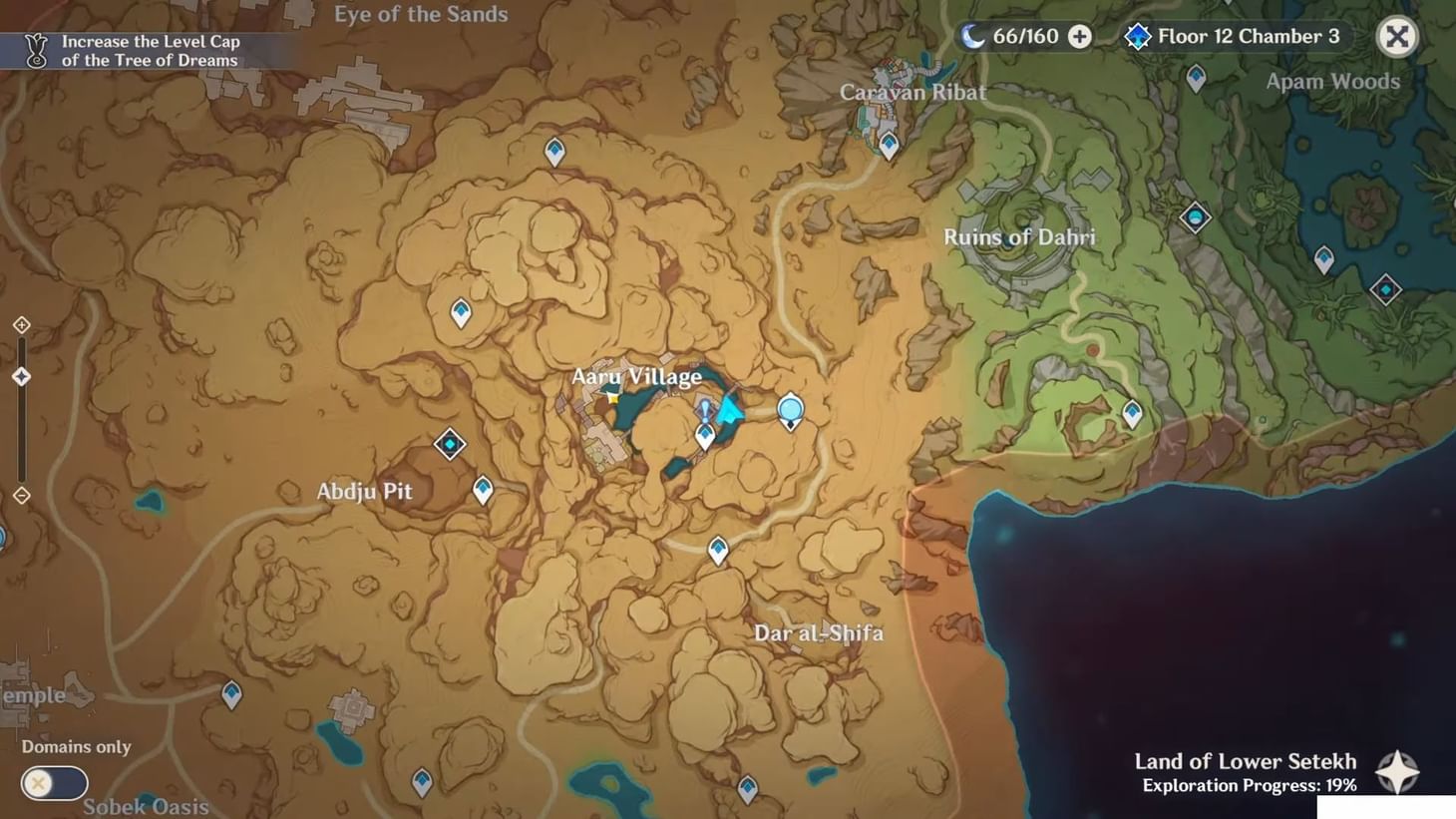This screenshot has width=1456, height=819.
Task: Select the exclamation quest marker near Aaru Village
Action: coord(704,408)
